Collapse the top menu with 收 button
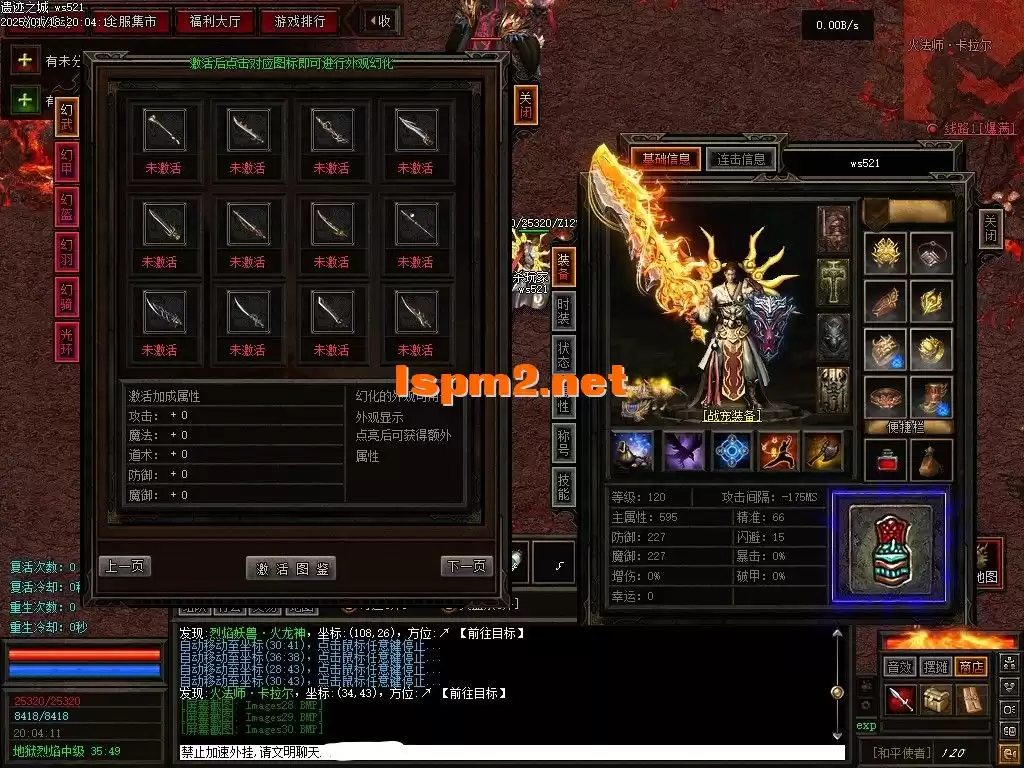Screen dimensions: 1024x768 click(x=378, y=21)
